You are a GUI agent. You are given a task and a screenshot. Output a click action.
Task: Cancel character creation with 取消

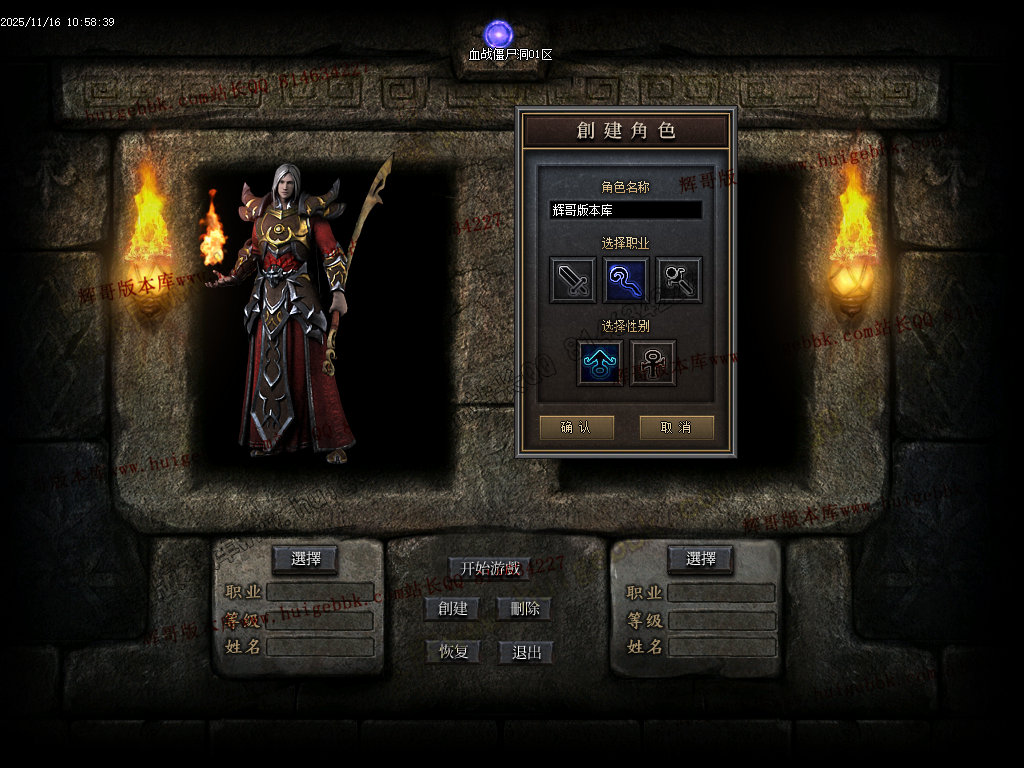(x=677, y=427)
